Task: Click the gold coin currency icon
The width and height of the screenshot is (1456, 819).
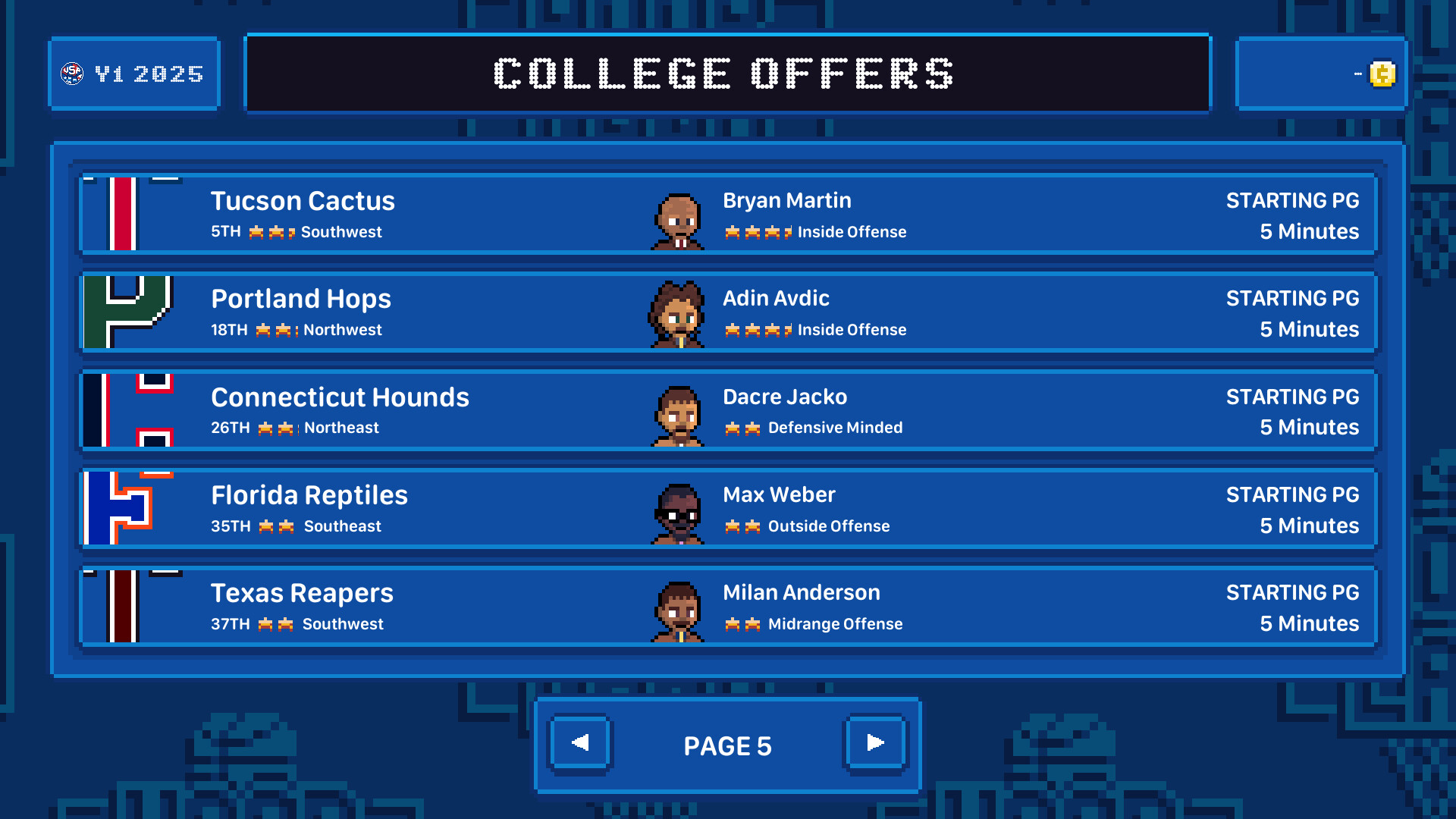Action: click(1382, 73)
